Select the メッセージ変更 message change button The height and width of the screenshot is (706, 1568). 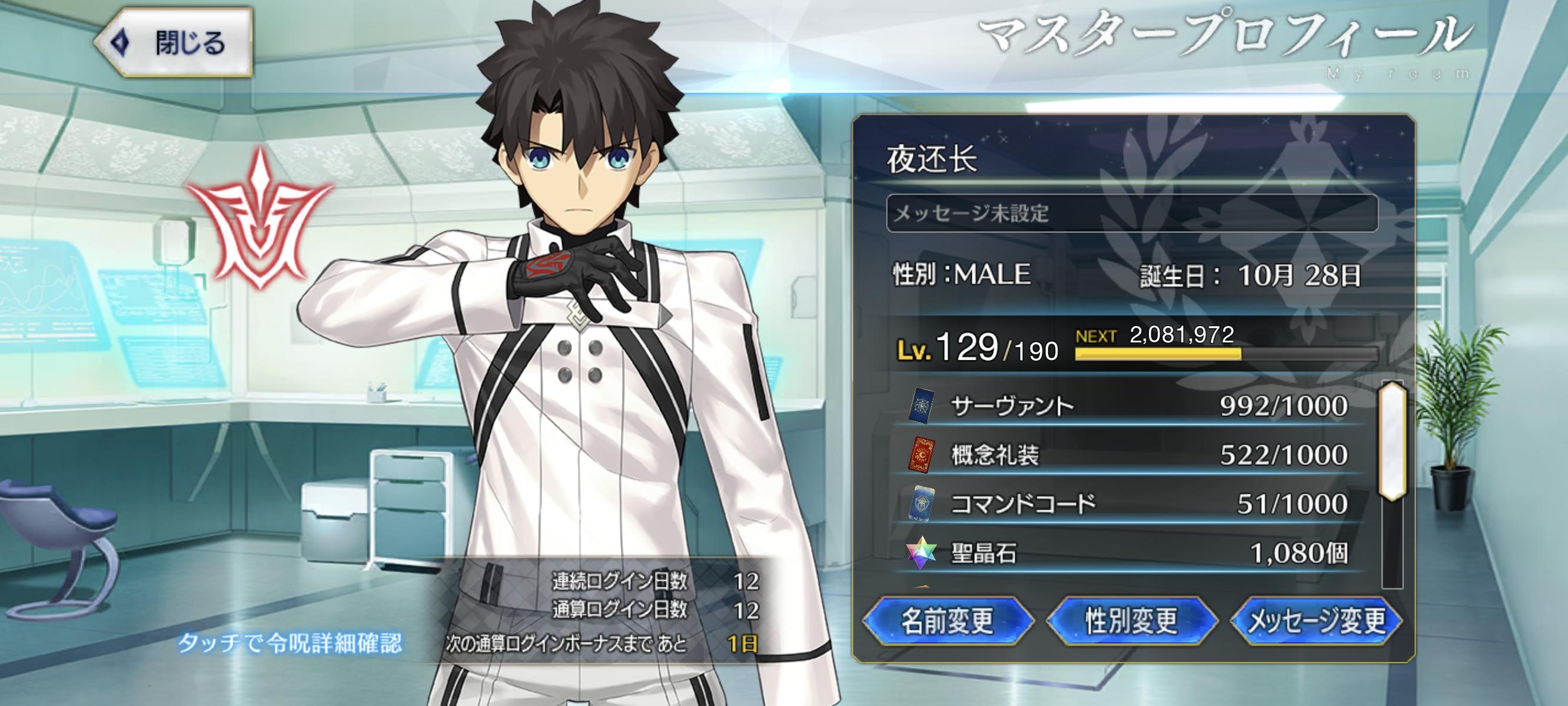coord(1316,621)
